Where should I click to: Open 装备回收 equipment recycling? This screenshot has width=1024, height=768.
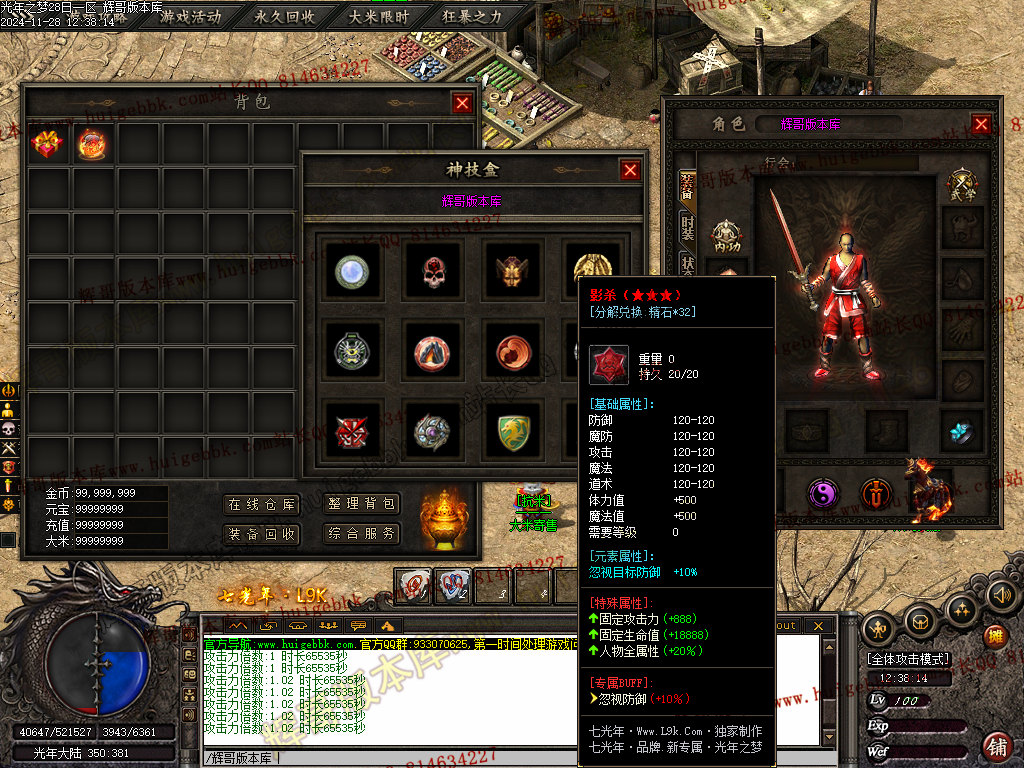tap(261, 534)
